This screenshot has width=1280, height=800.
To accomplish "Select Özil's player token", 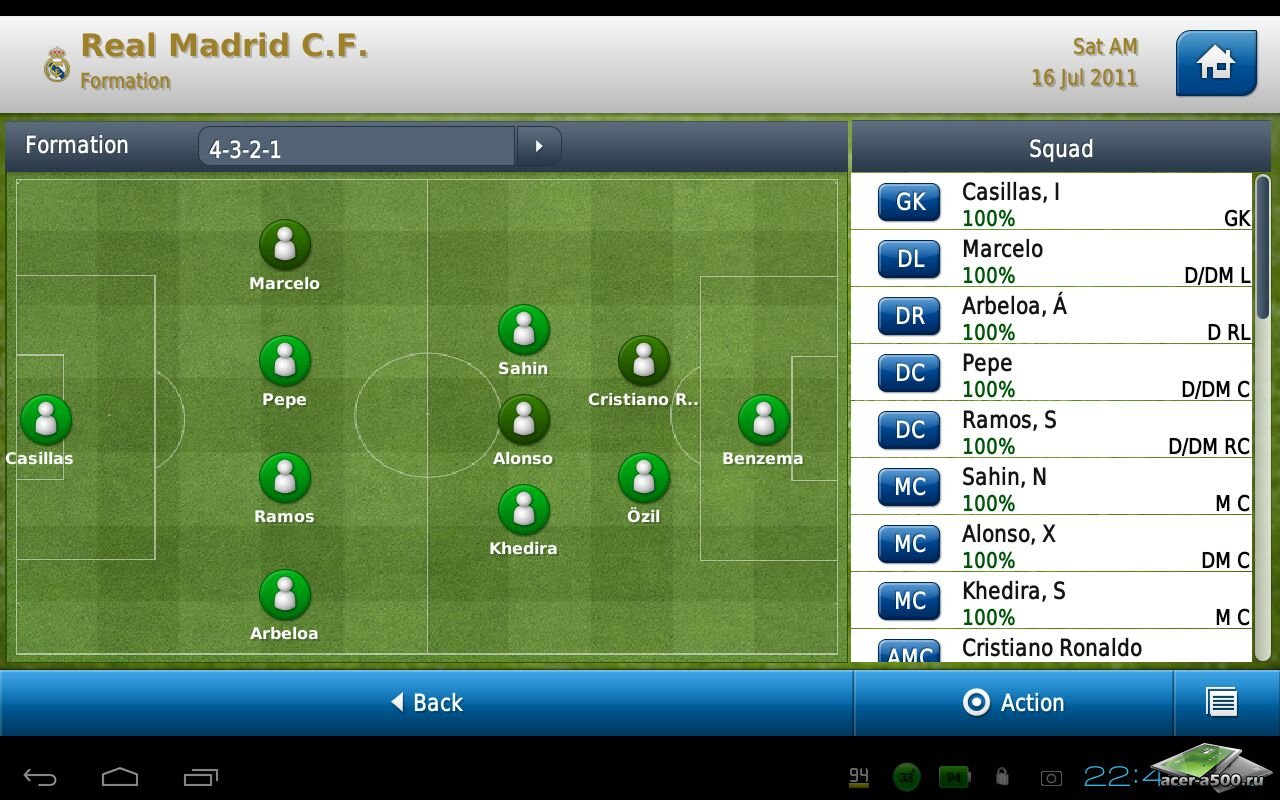I will [644, 478].
